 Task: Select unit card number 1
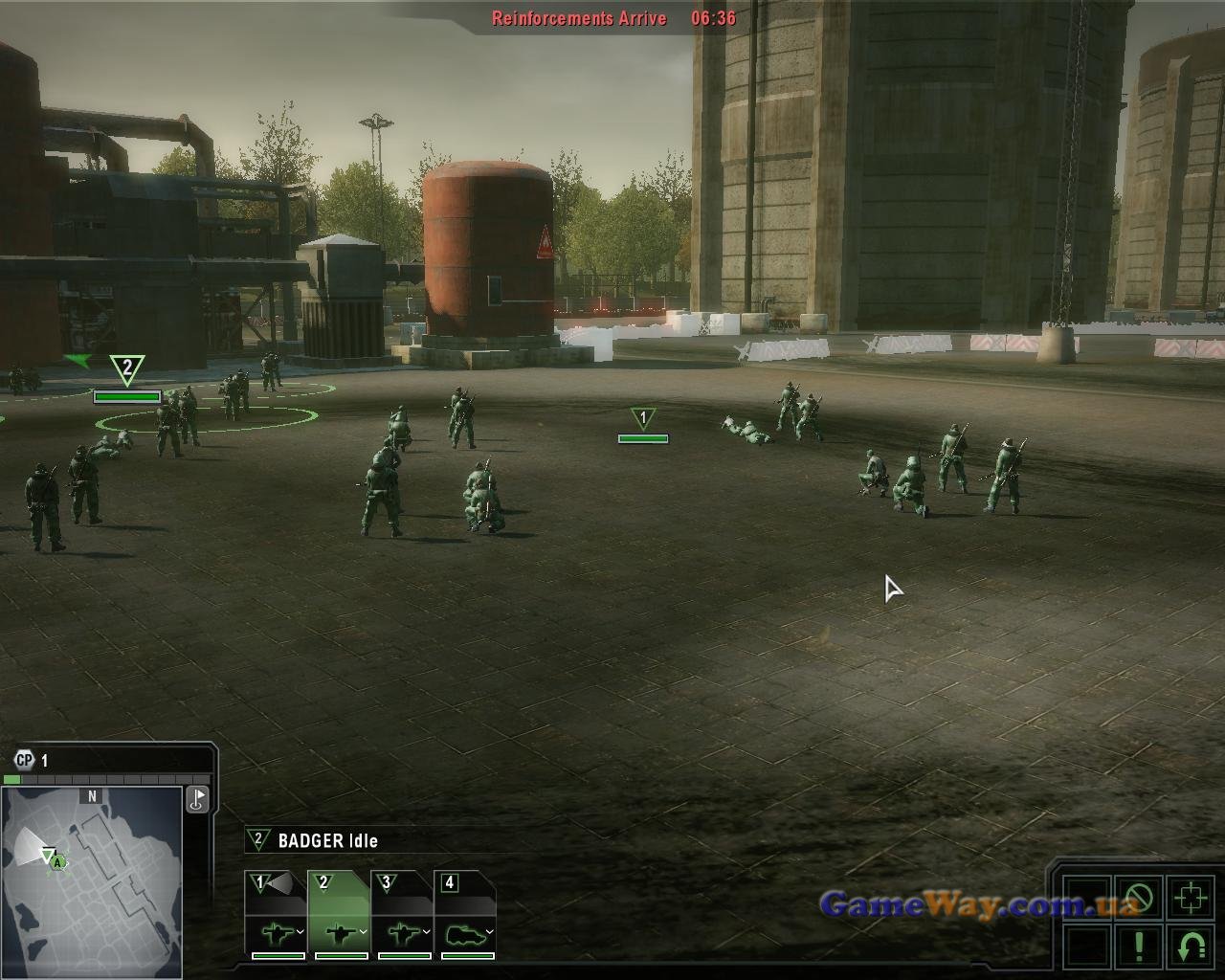pos(276,914)
